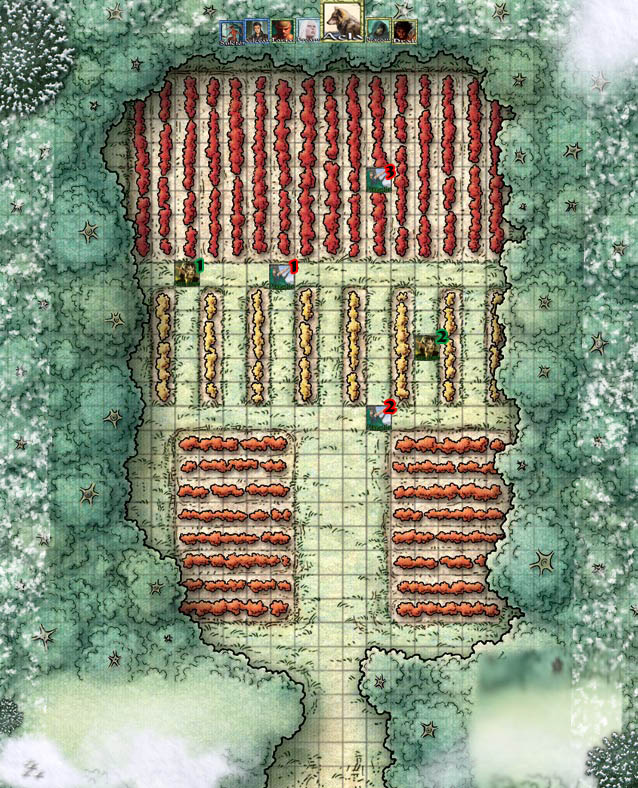Select the token marked with red number 1
The width and height of the screenshot is (638, 788).
tap(281, 275)
